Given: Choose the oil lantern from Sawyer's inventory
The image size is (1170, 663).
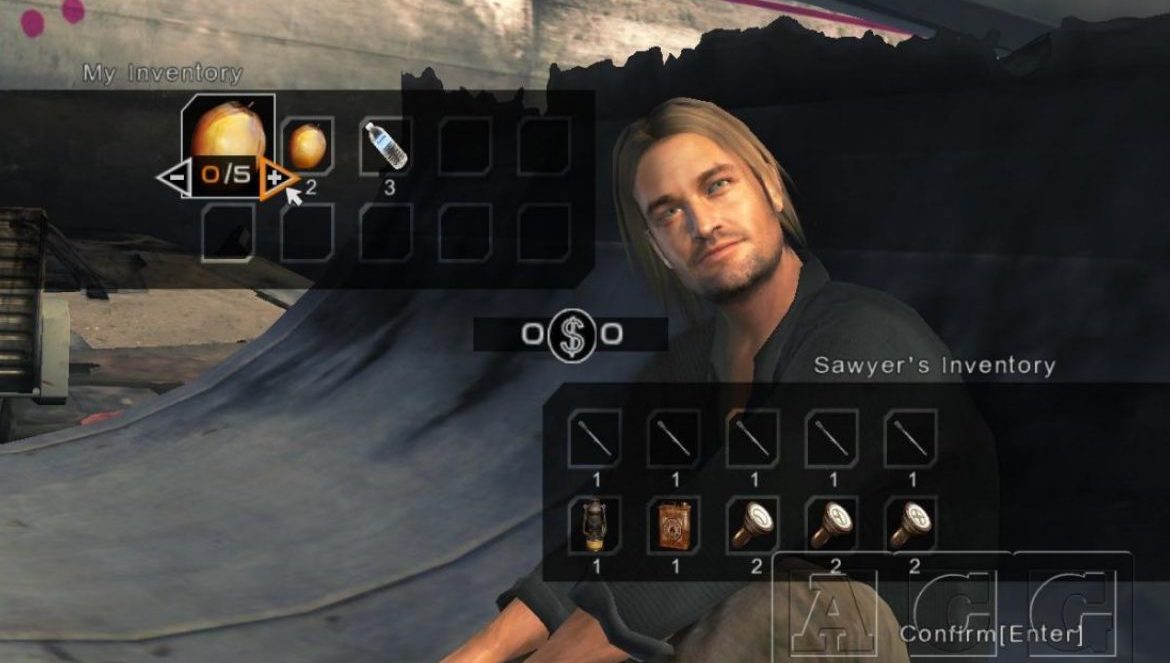Looking at the screenshot, I should 595,524.
